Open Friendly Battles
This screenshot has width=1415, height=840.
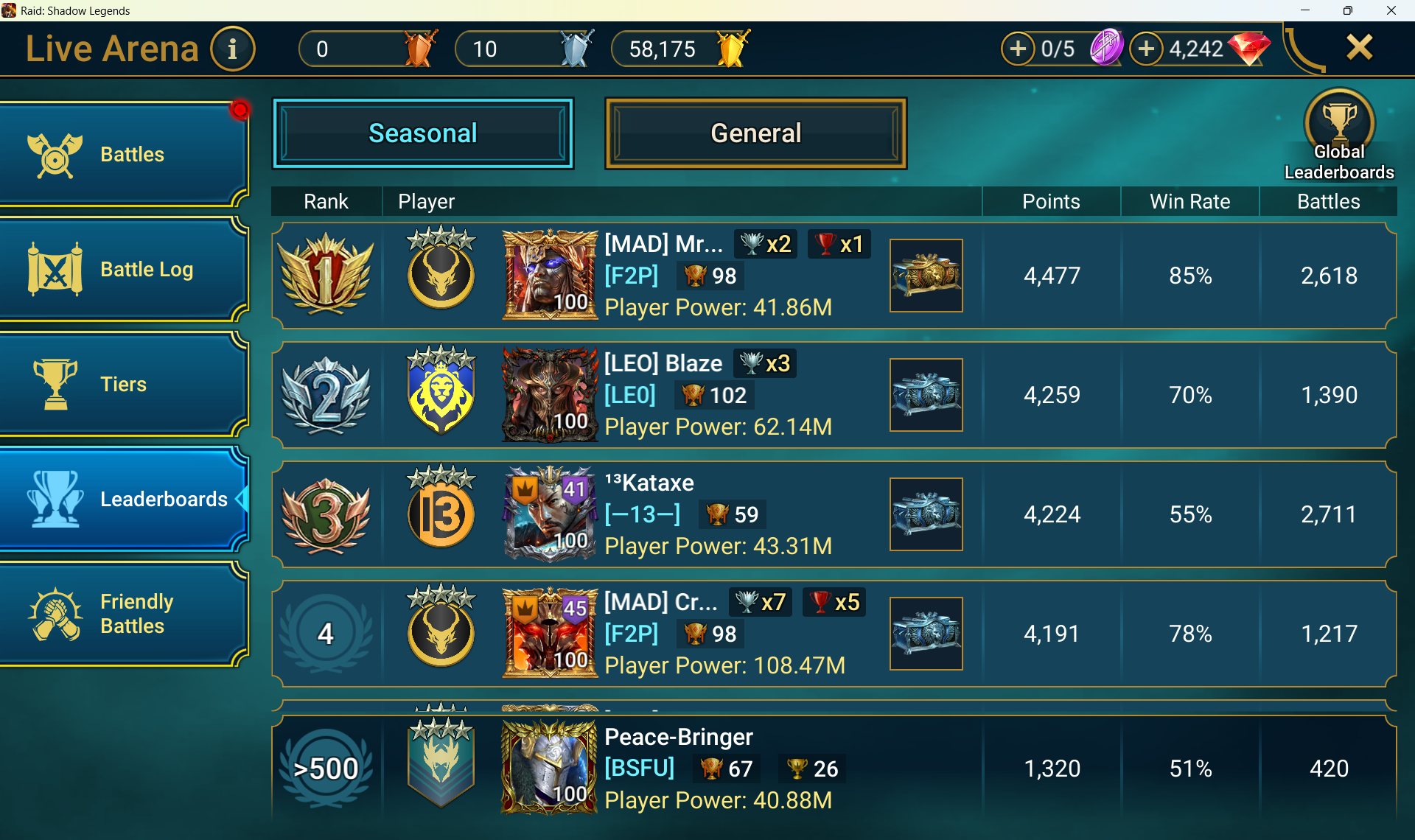124,614
